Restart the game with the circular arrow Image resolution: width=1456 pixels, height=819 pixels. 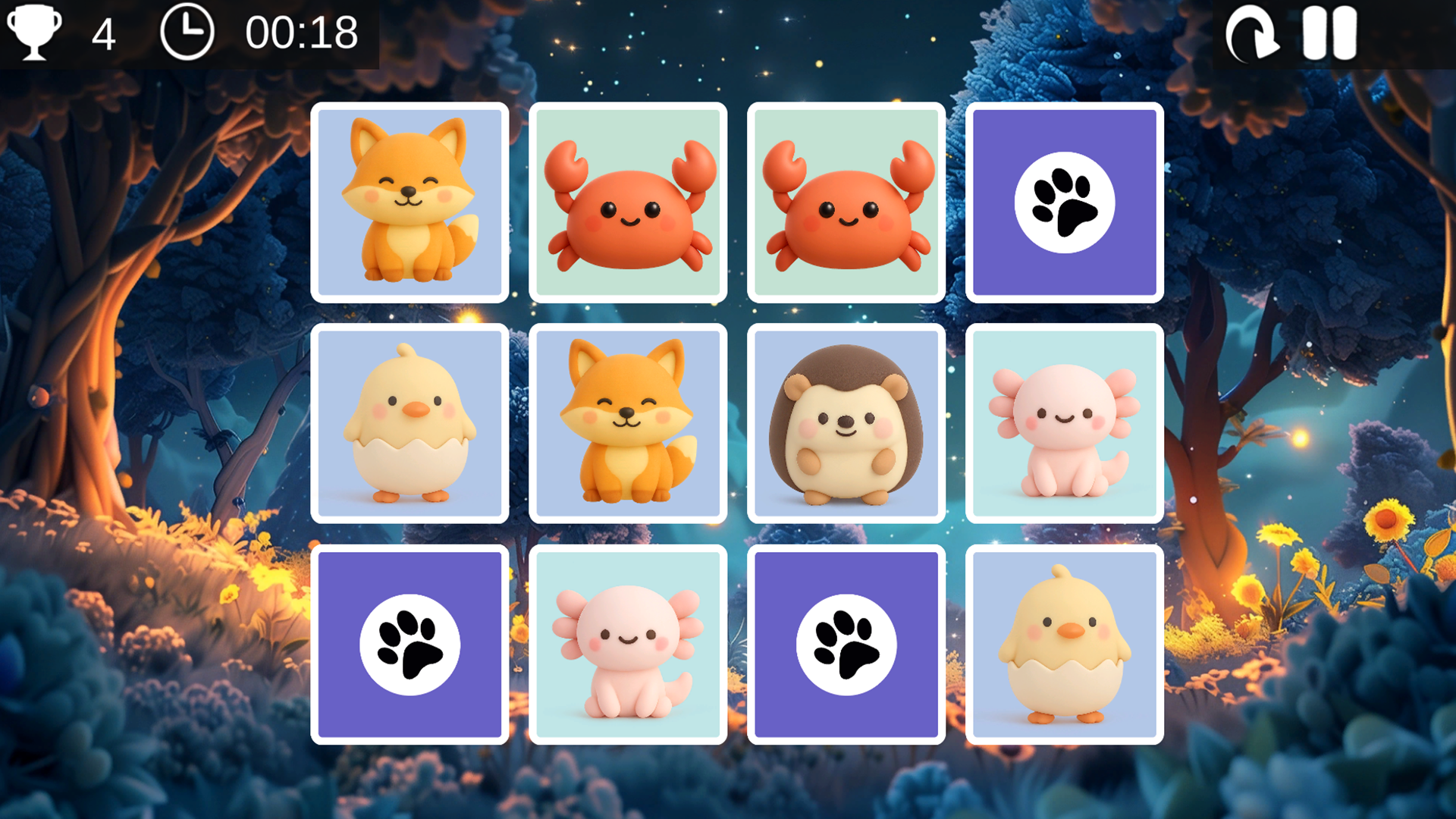1251,34
